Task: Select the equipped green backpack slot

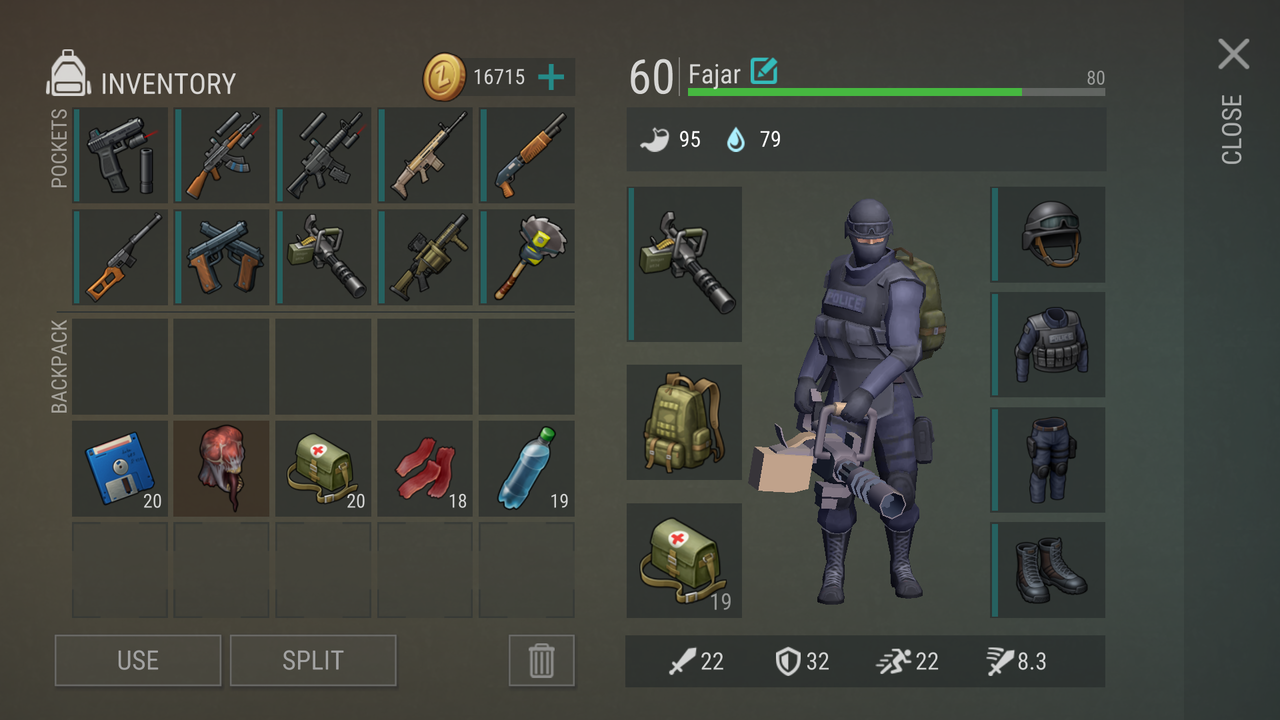Action: [685, 422]
